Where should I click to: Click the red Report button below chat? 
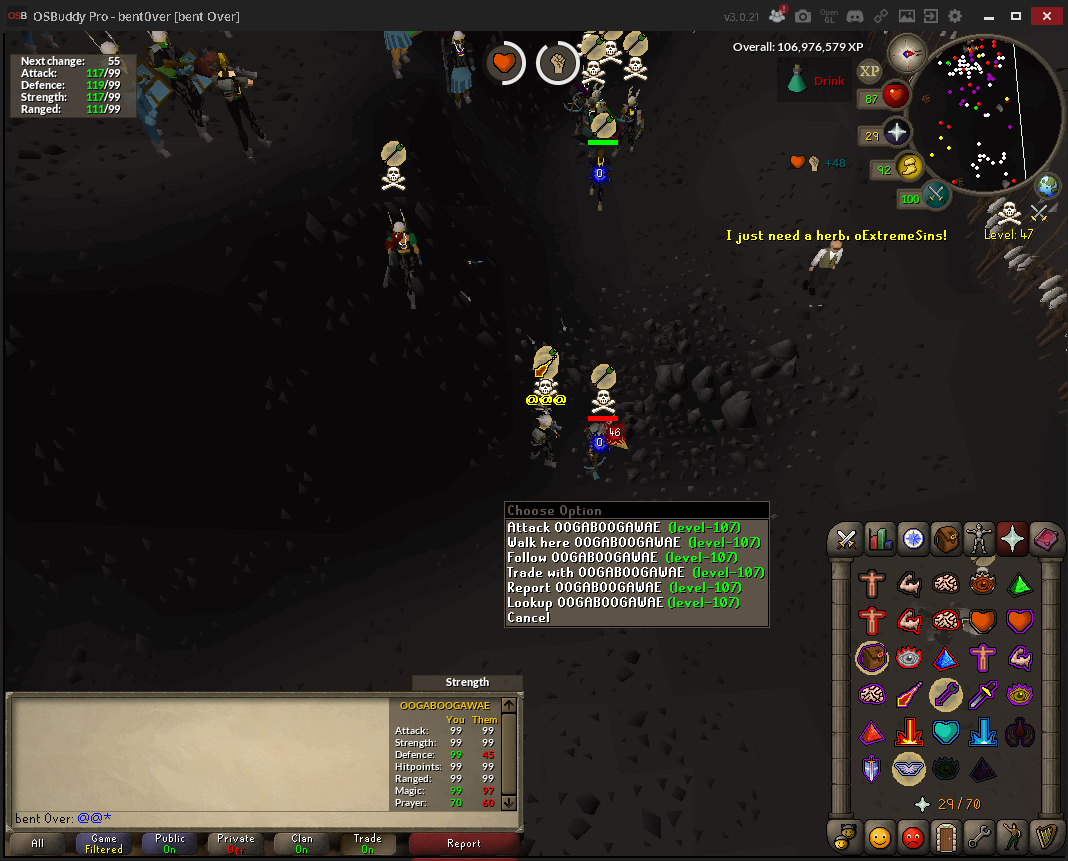pos(464,844)
